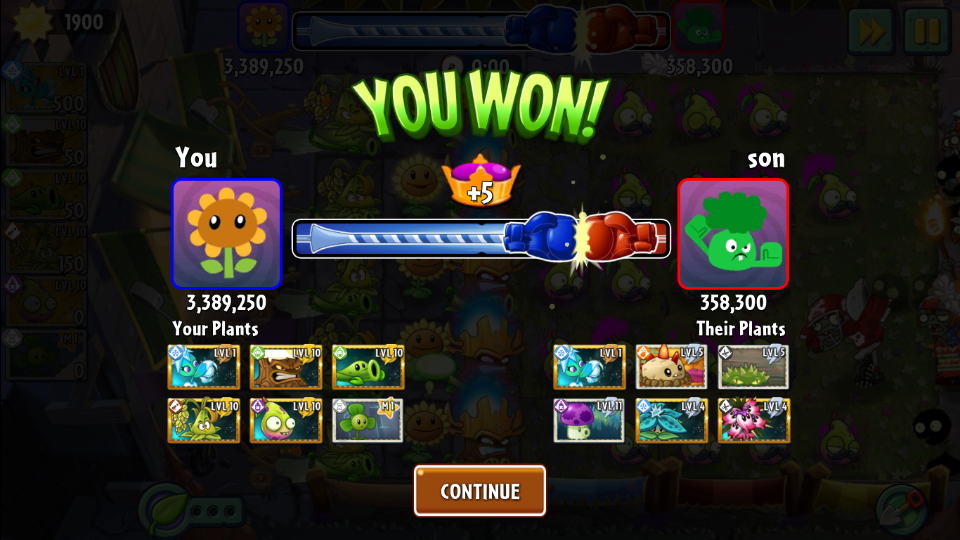Open opponent son's green avatar
960x540 pixels.
coord(733,234)
